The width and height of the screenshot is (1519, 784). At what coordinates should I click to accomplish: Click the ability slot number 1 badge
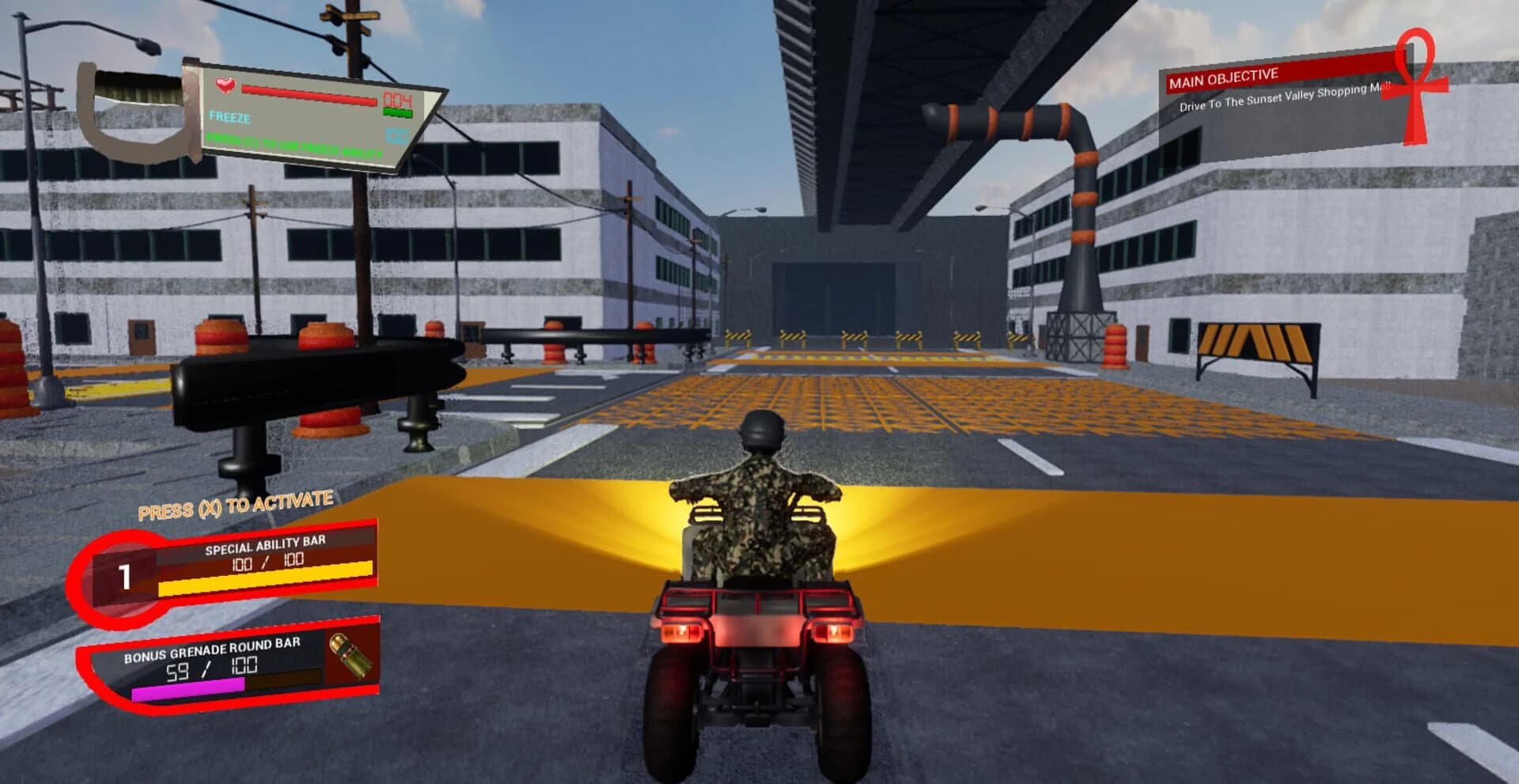pyautogui.click(x=127, y=575)
